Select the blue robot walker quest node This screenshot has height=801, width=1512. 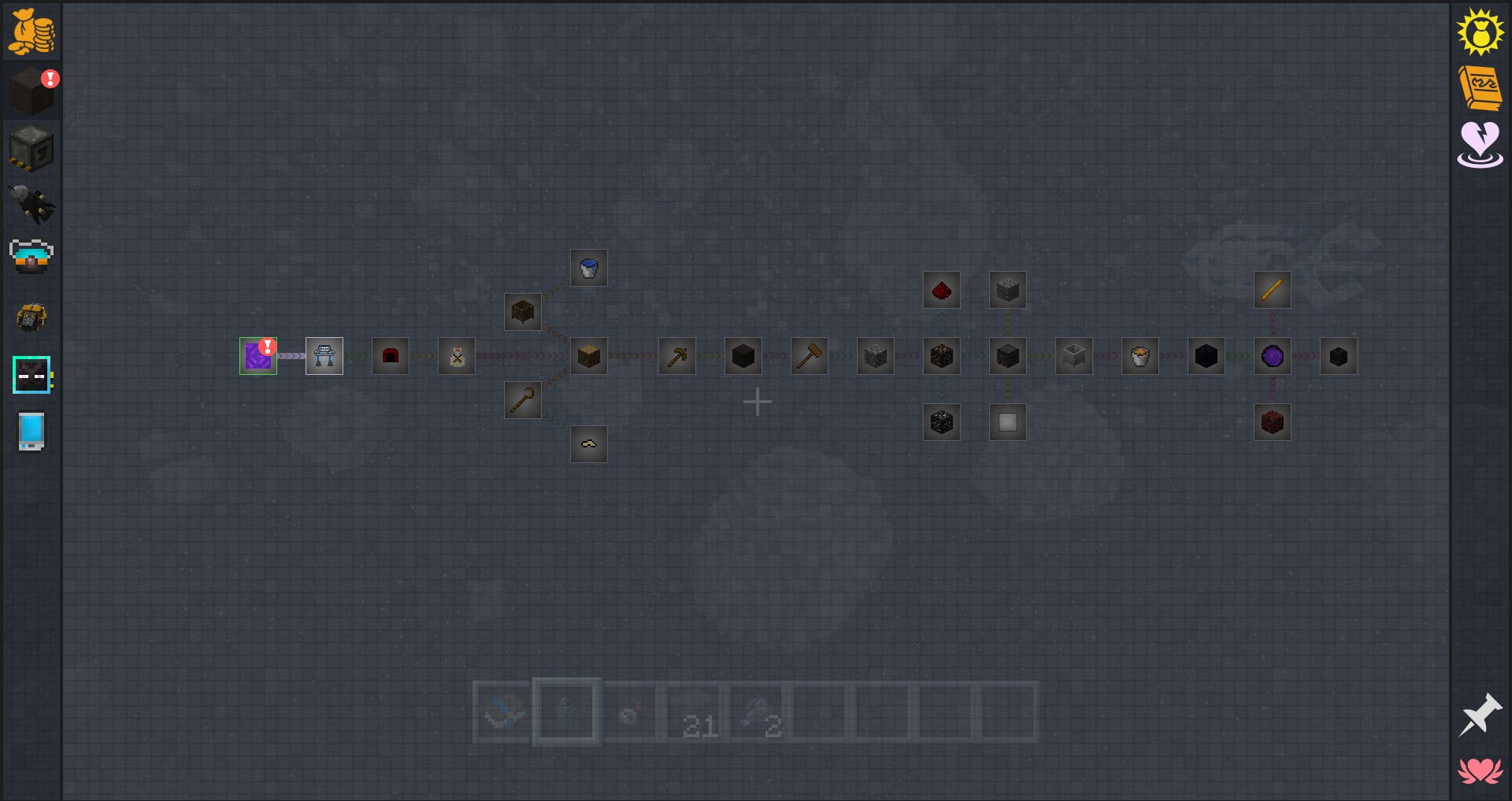click(324, 356)
